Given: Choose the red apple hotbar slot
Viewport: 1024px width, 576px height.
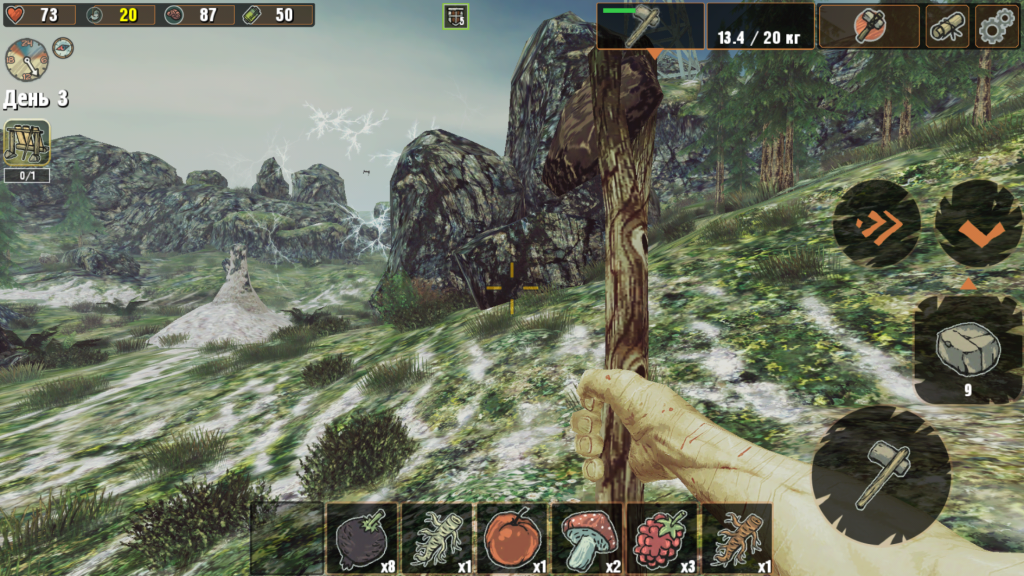Looking at the screenshot, I should (512, 538).
